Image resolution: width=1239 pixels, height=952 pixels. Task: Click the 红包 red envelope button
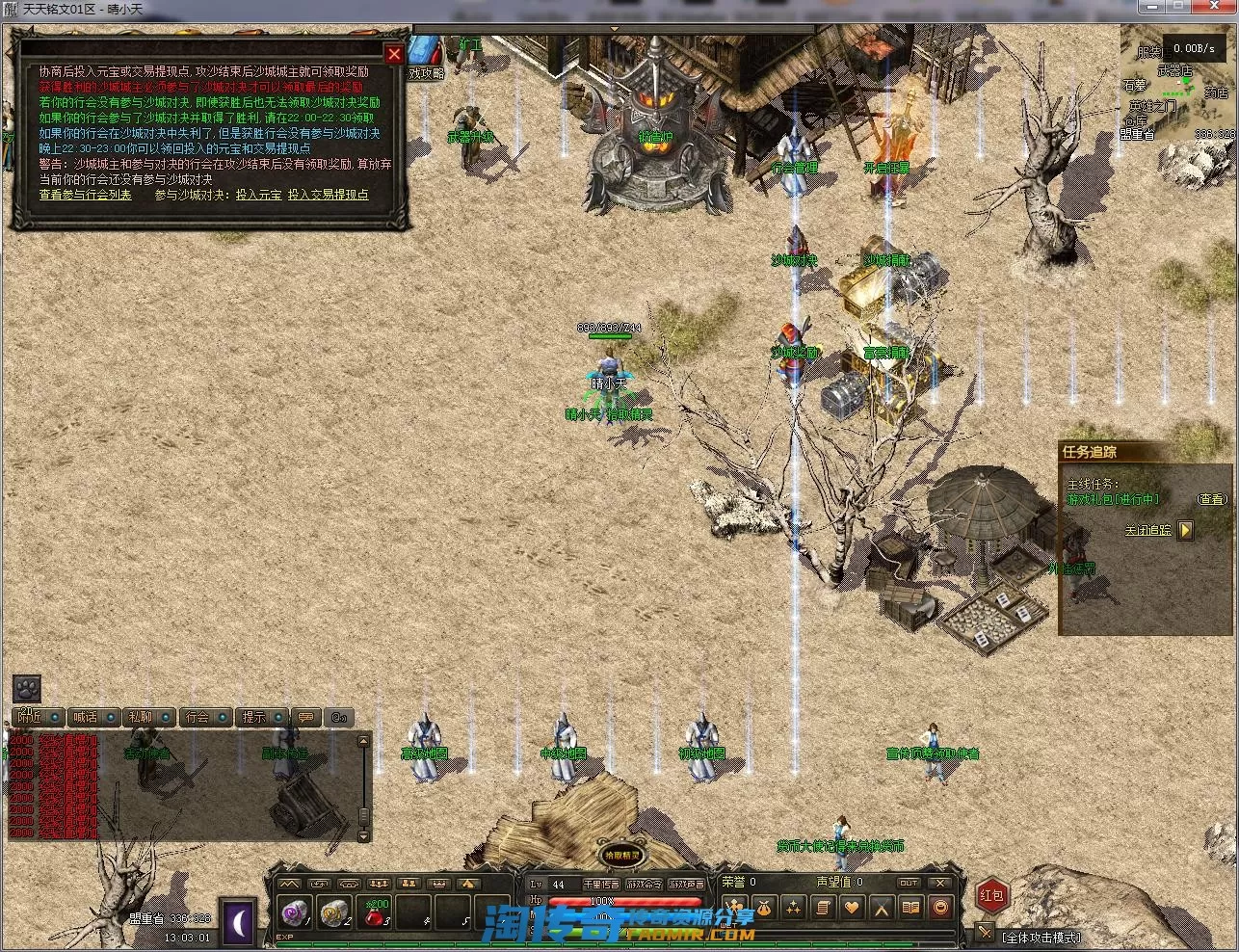[991, 895]
